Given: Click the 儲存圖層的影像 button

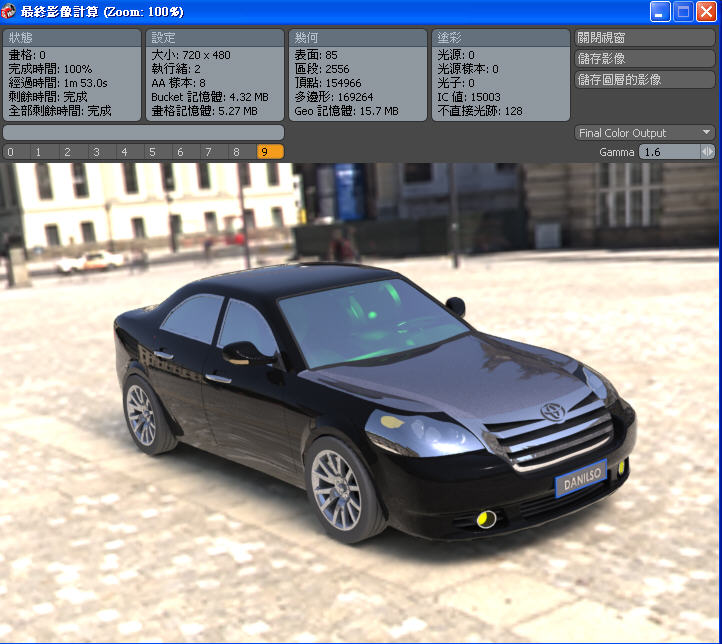Looking at the screenshot, I should pos(645,80).
